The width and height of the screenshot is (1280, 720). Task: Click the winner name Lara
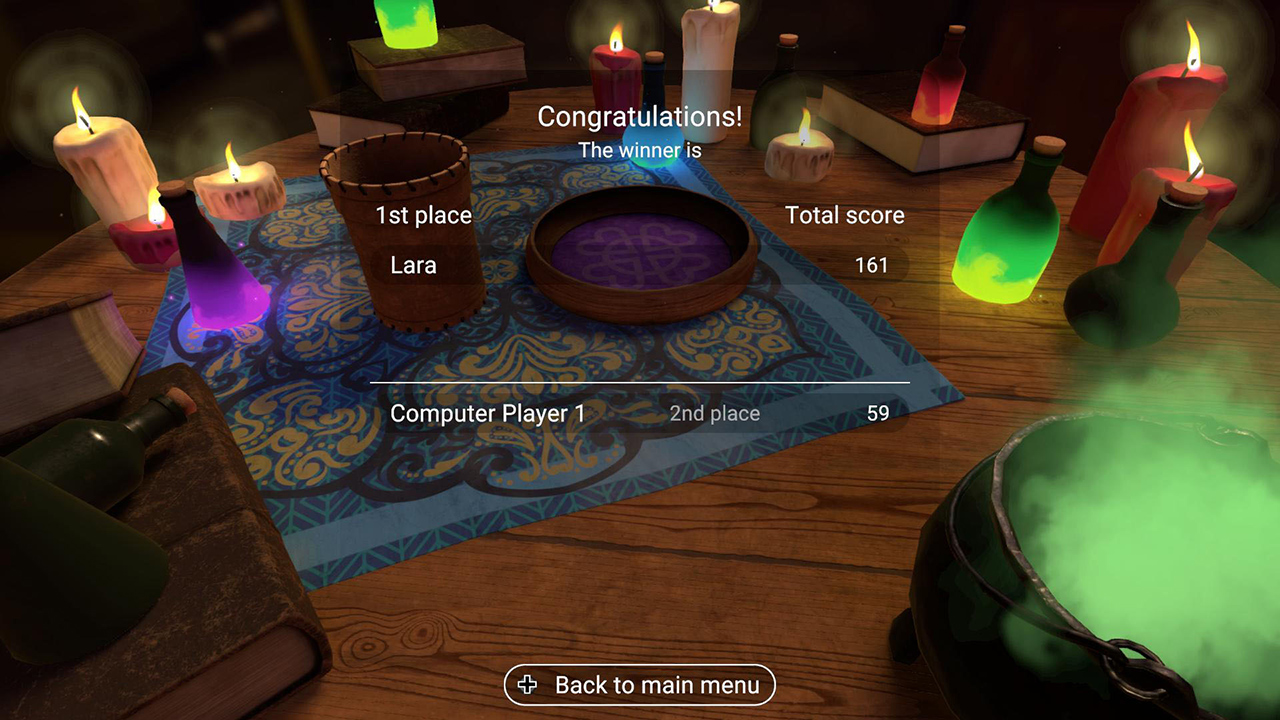point(412,265)
